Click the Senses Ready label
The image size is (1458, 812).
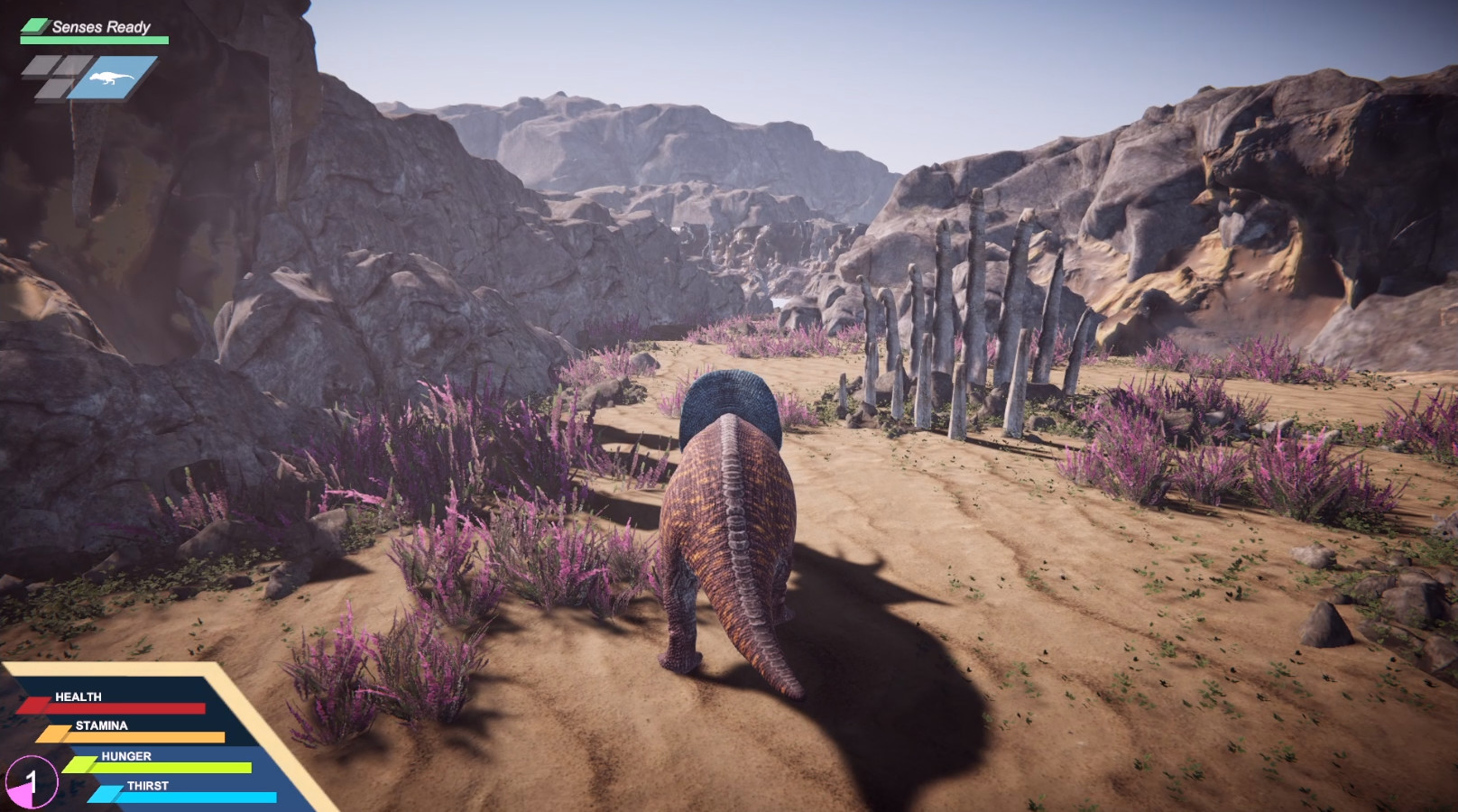tap(100, 26)
